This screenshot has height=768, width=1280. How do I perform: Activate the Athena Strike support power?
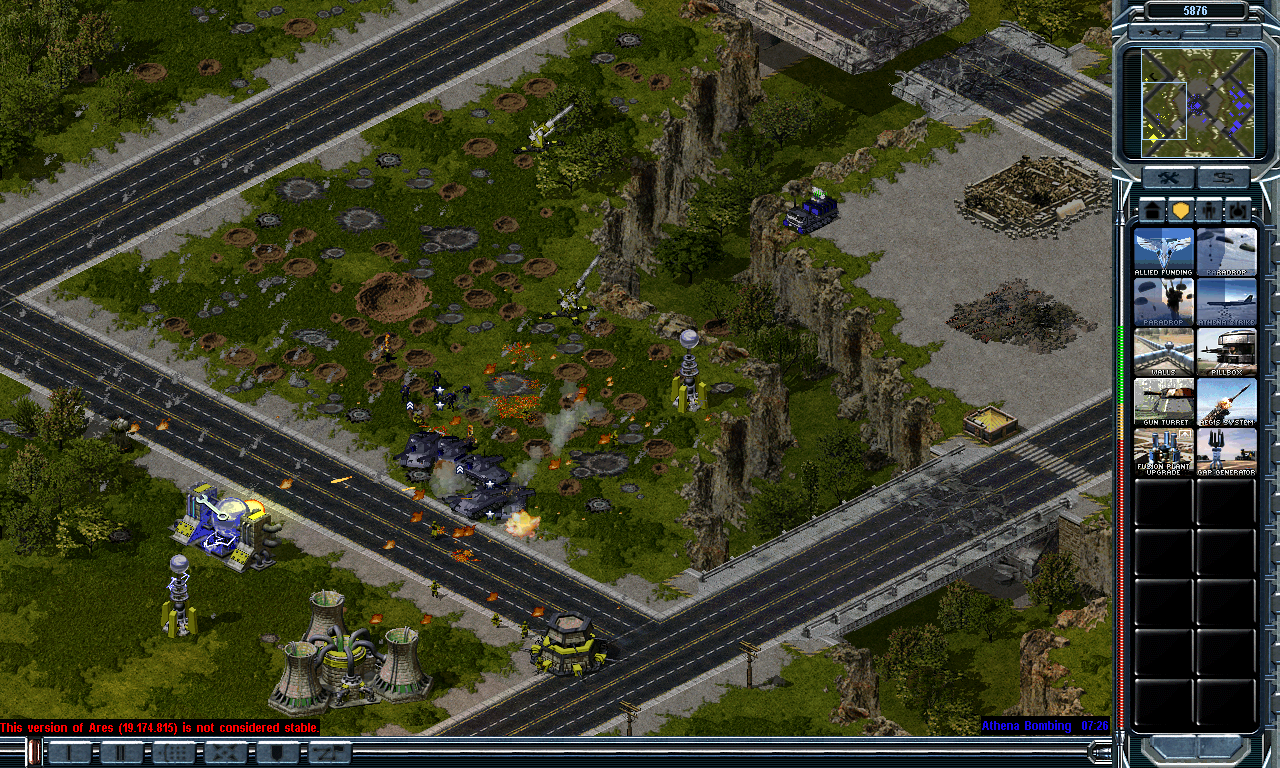coord(1226,302)
